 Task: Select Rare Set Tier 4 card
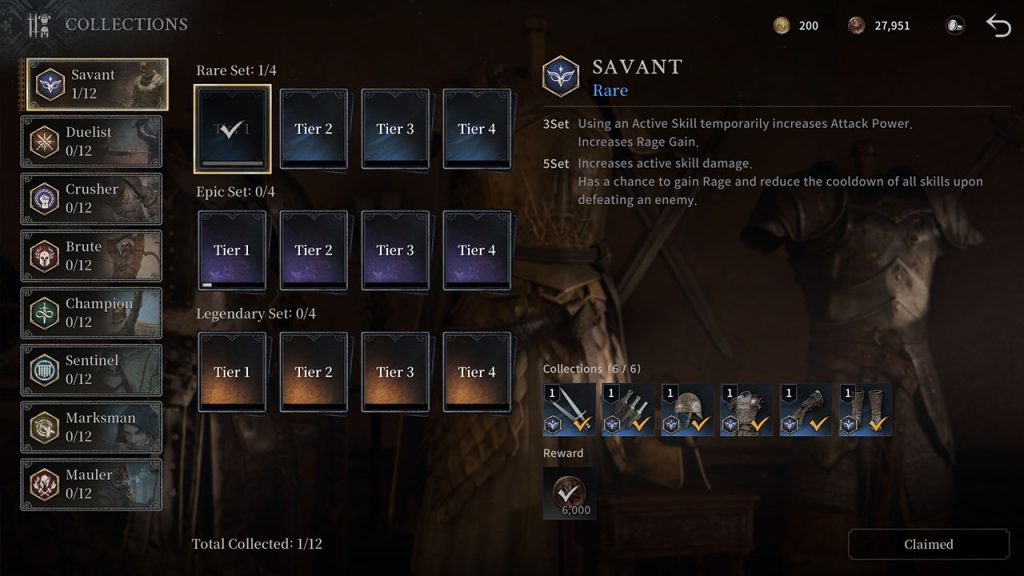click(477, 129)
